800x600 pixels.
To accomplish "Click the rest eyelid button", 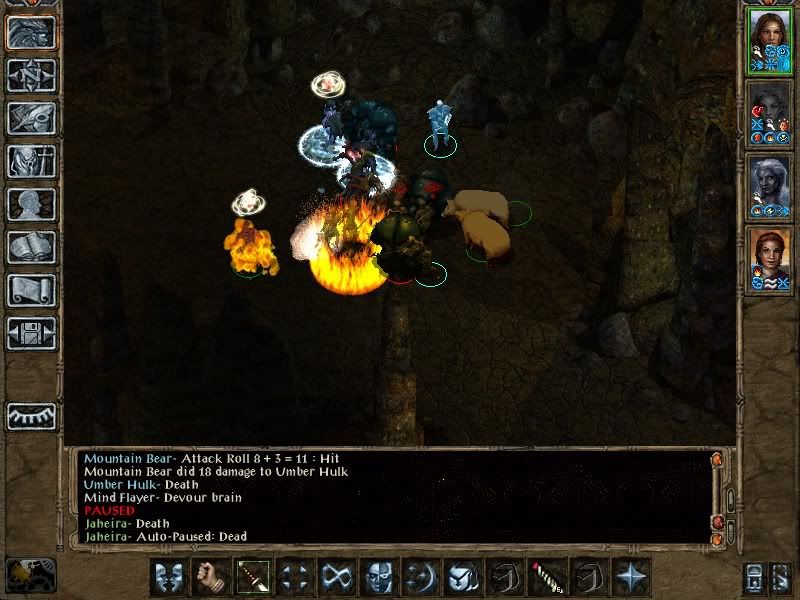I will point(31,416).
